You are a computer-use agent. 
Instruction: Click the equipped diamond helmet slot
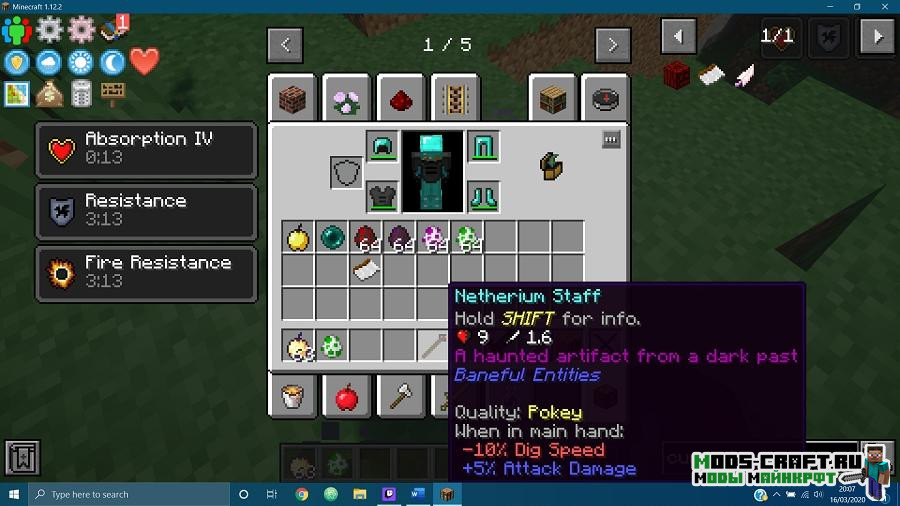(x=382, y=147)
